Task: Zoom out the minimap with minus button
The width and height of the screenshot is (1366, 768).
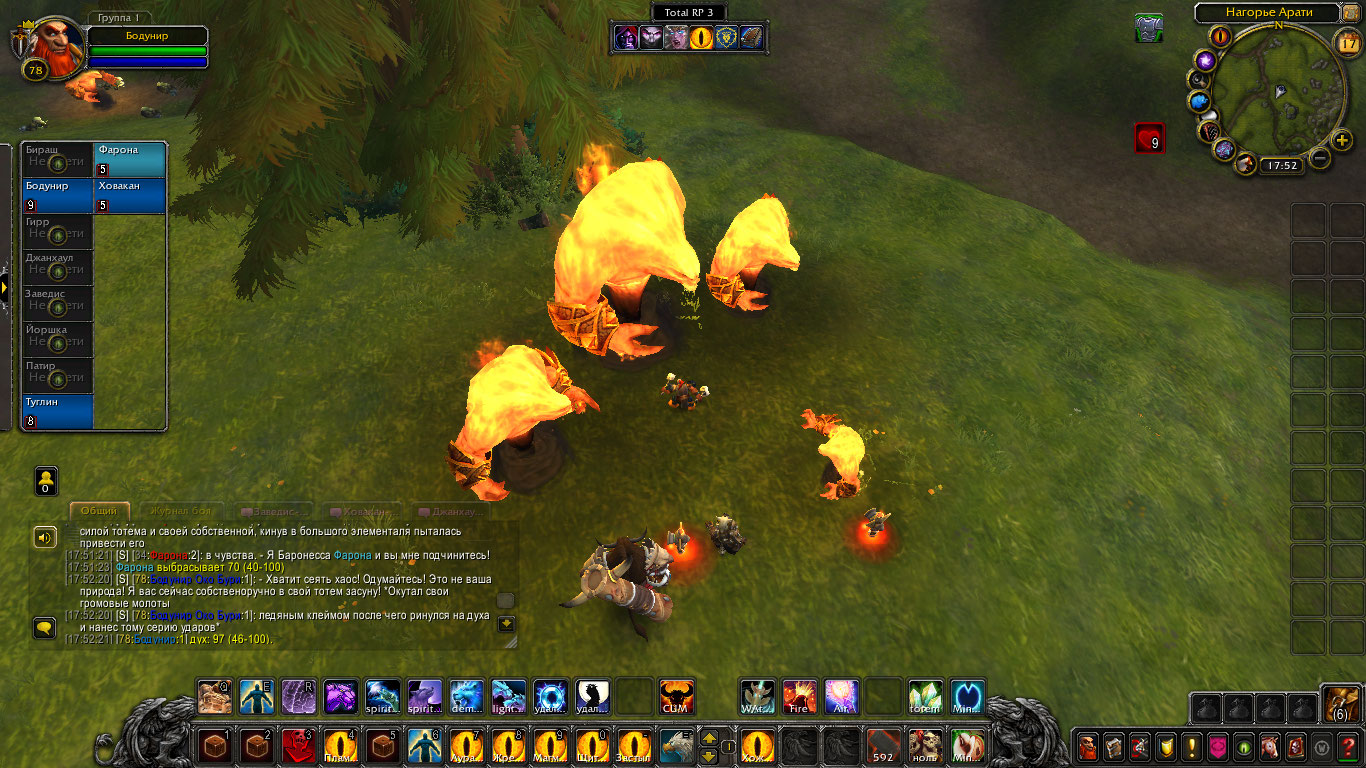Action: pos(1320,157)
